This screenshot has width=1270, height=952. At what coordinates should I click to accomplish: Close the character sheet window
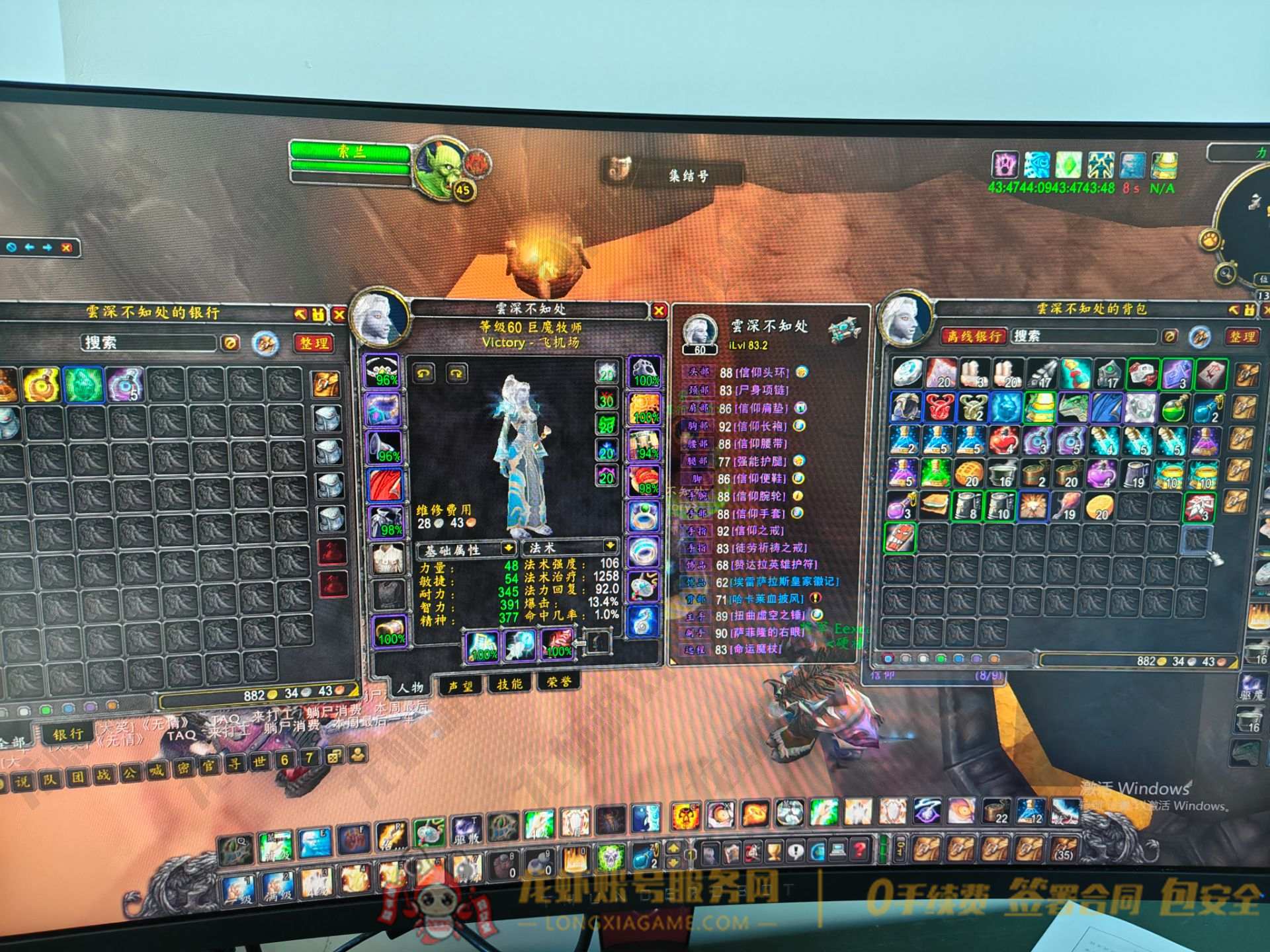pos(659,310)
